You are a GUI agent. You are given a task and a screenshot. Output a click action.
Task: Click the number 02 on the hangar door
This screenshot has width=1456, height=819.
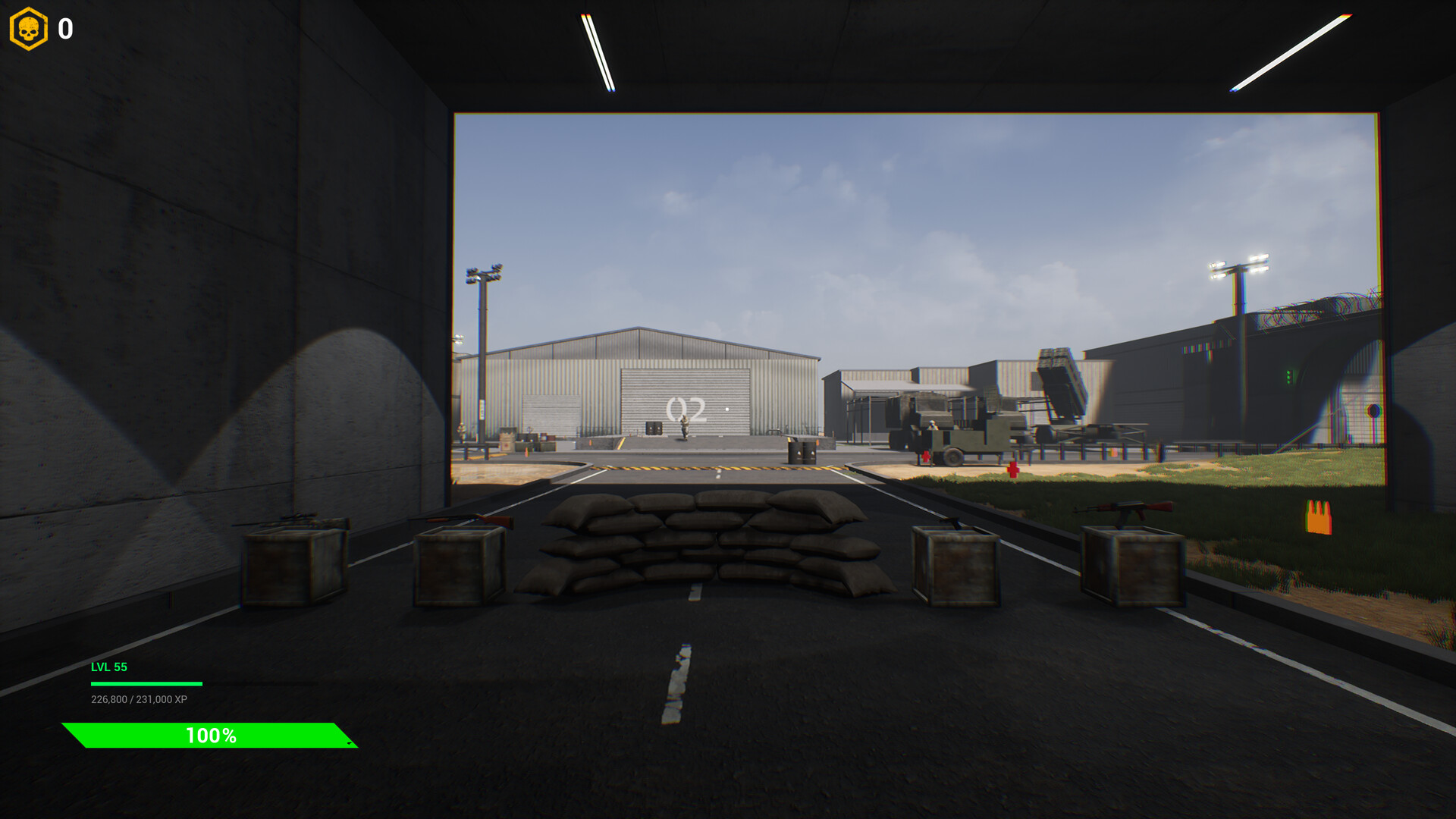685,407
